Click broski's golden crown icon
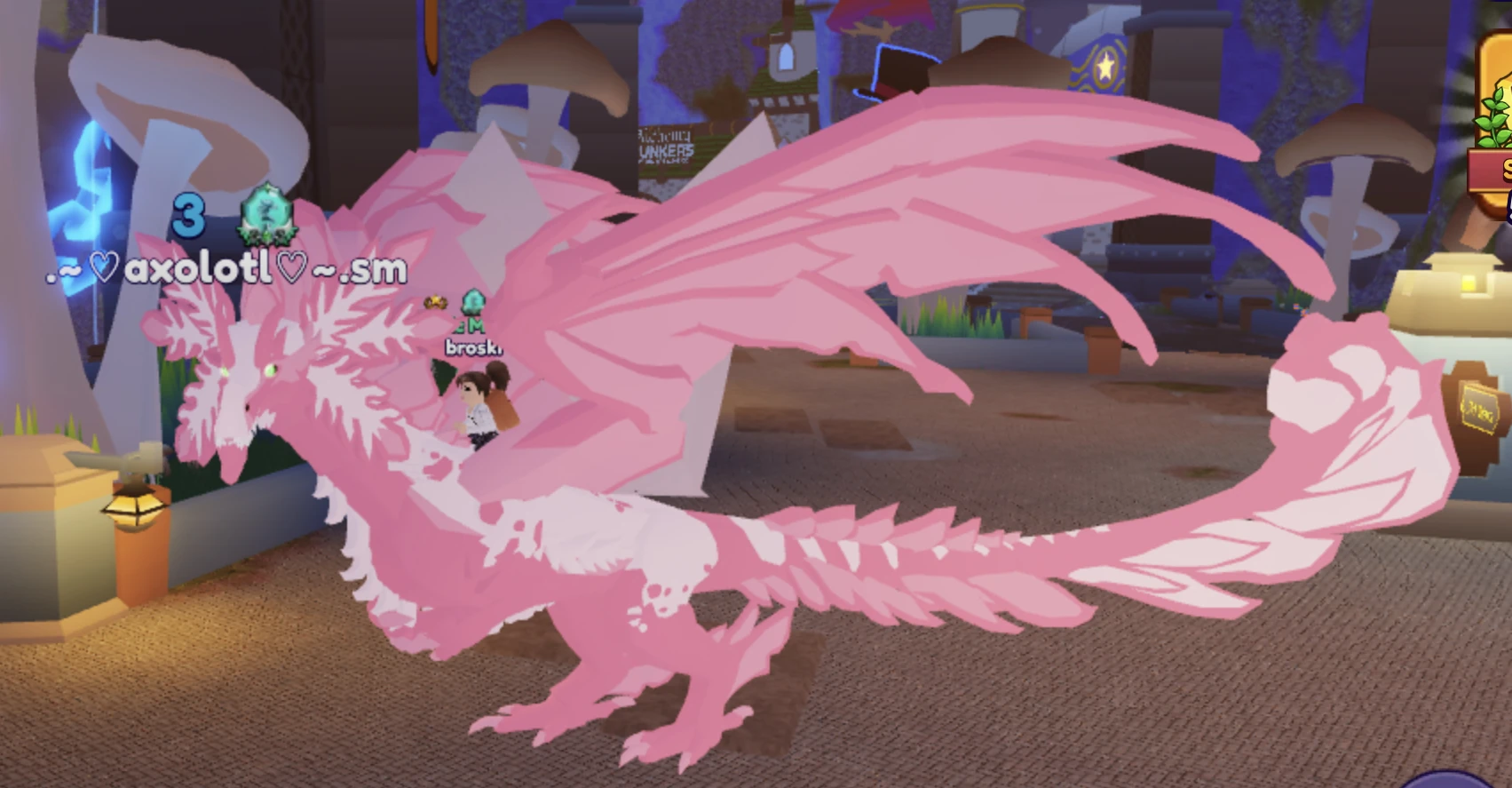This screenshot has width=1512, height=788. (x=435, y=301)
